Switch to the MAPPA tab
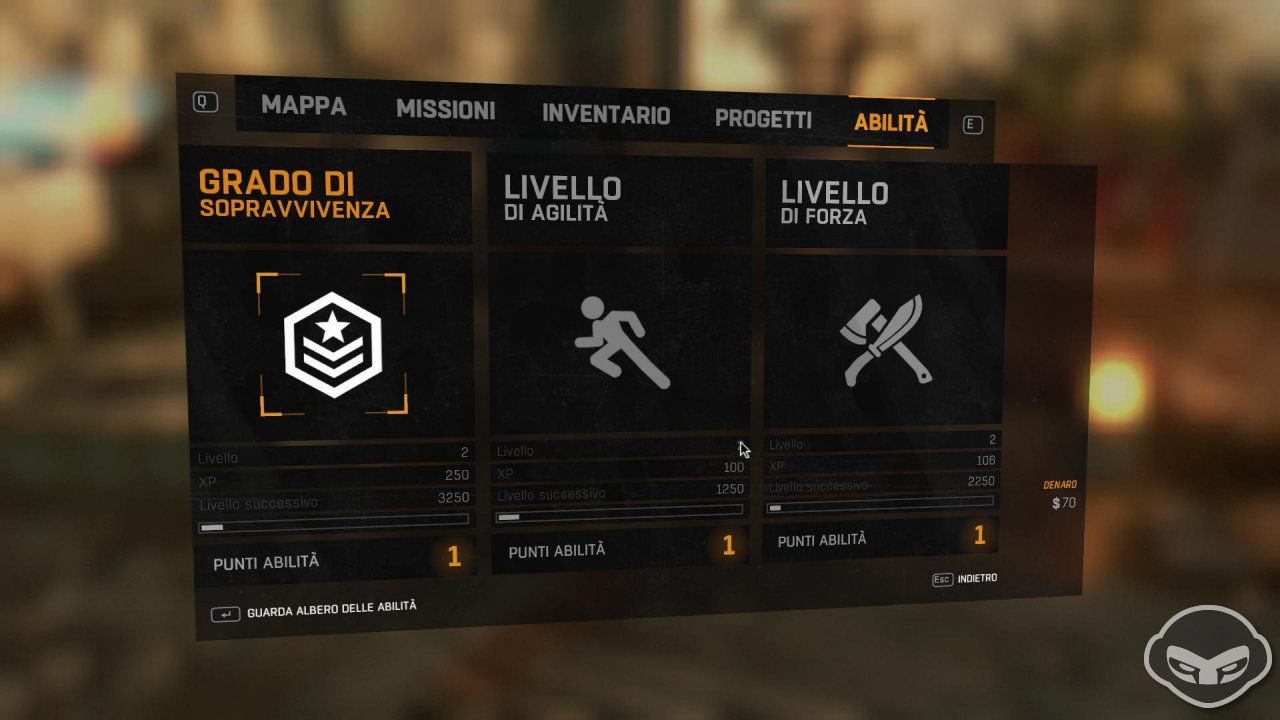 point(303,106)
